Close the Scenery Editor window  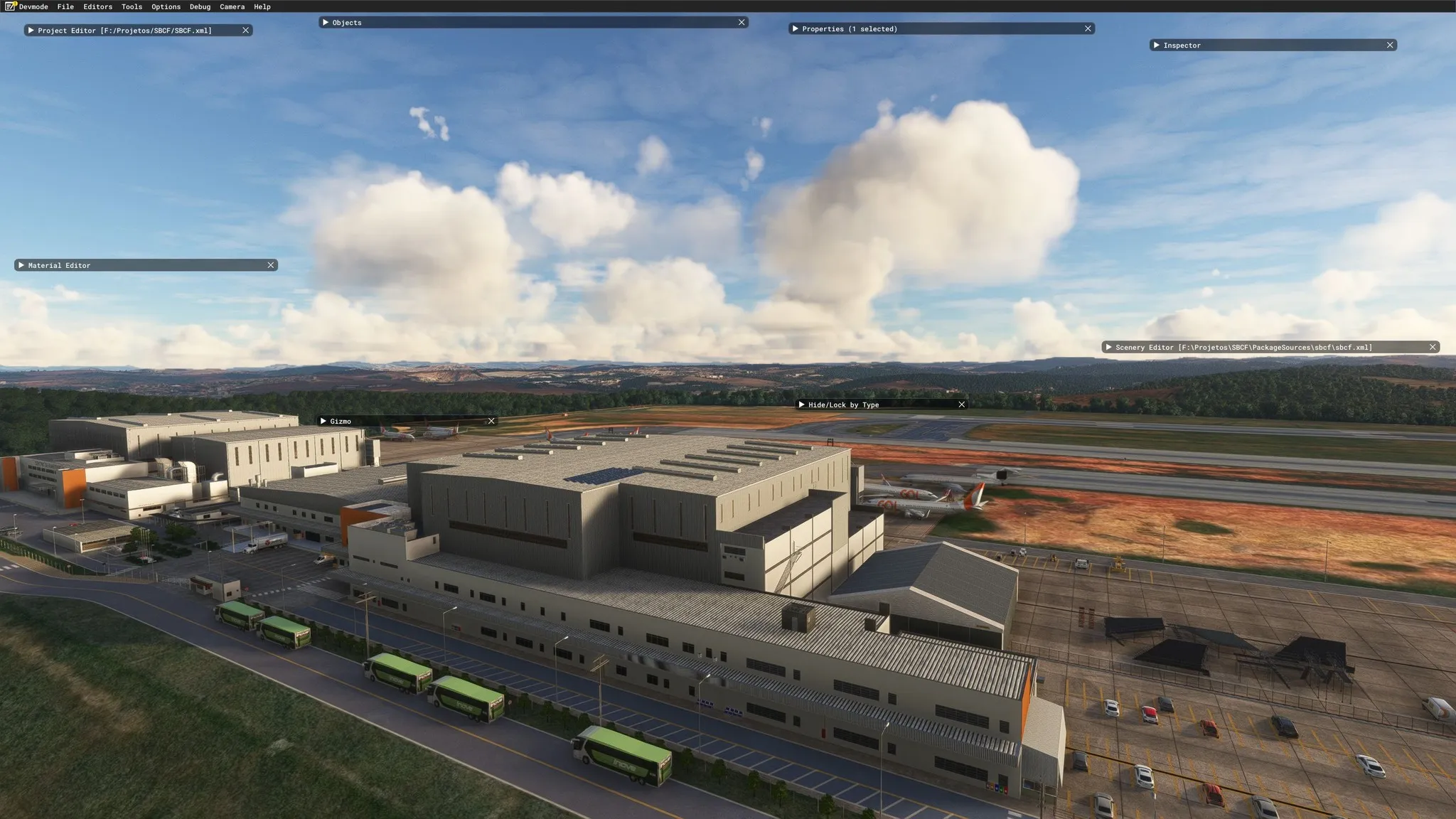tap(1433, 348)
